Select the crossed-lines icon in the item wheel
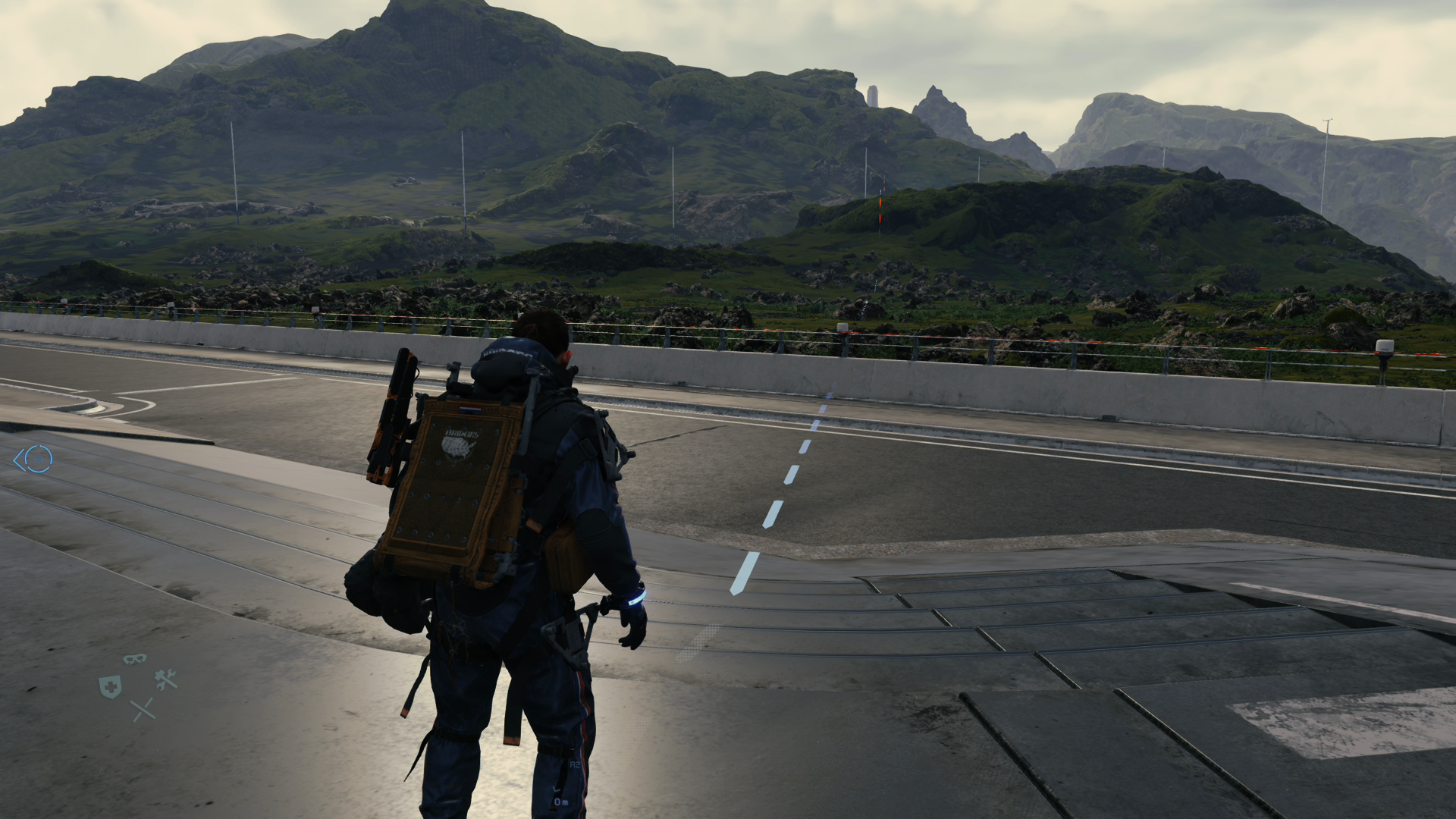 (143, 710)
